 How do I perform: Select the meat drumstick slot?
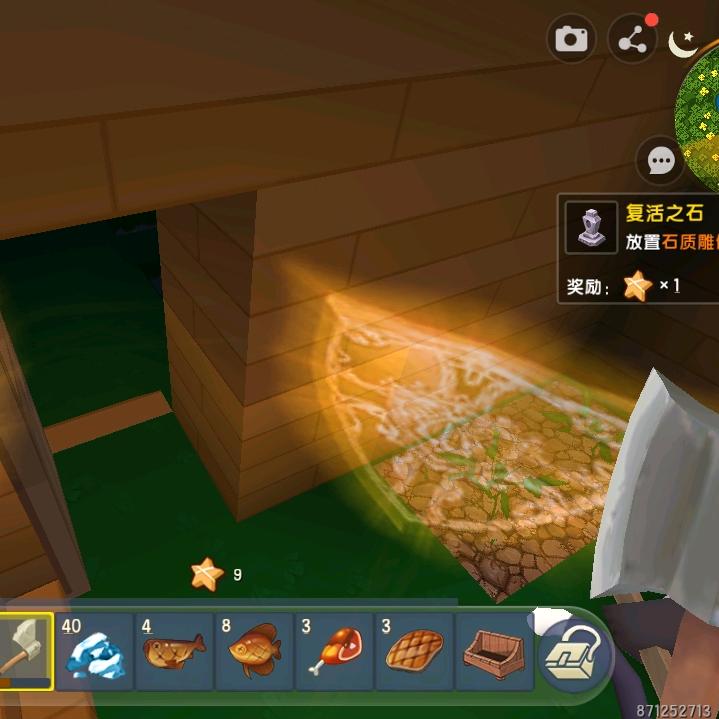(x=334, y=652)
